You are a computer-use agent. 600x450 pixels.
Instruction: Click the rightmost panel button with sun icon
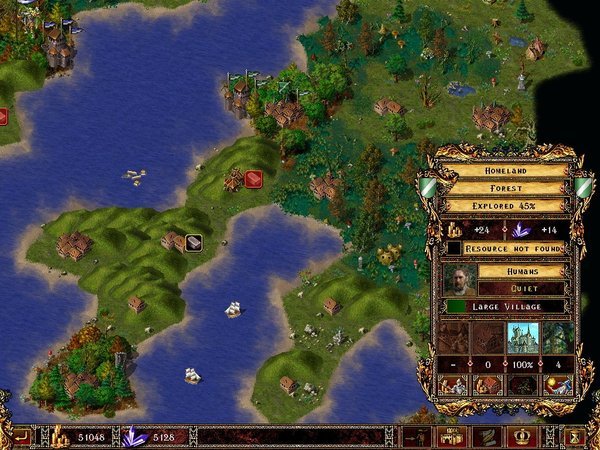pos(557,384)
